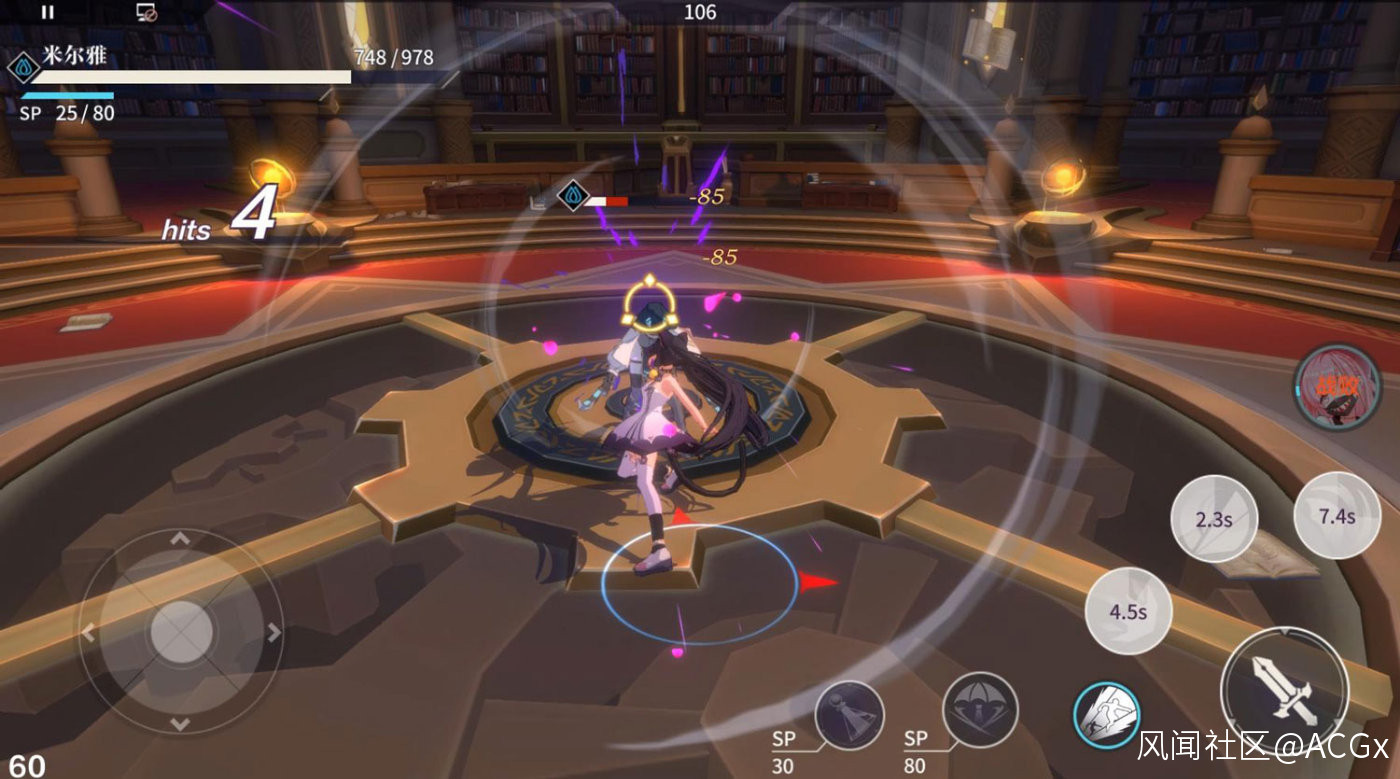Switch to the defeated teammate portrait

coord(1337,387)
